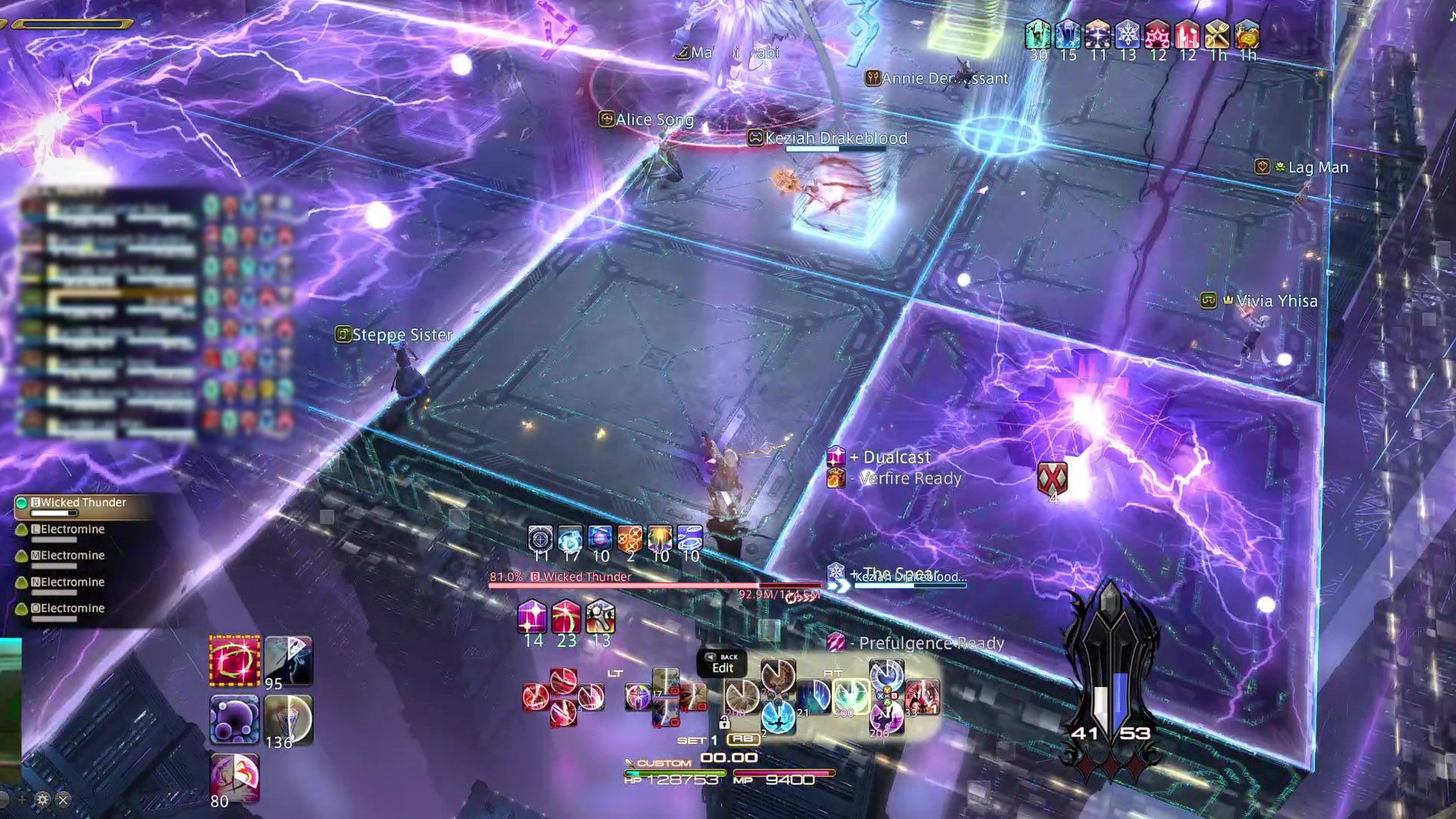Select Keziah Drakeblood's target-of-target bar
Screen dimensions: 1456x819
click(910, 580)
